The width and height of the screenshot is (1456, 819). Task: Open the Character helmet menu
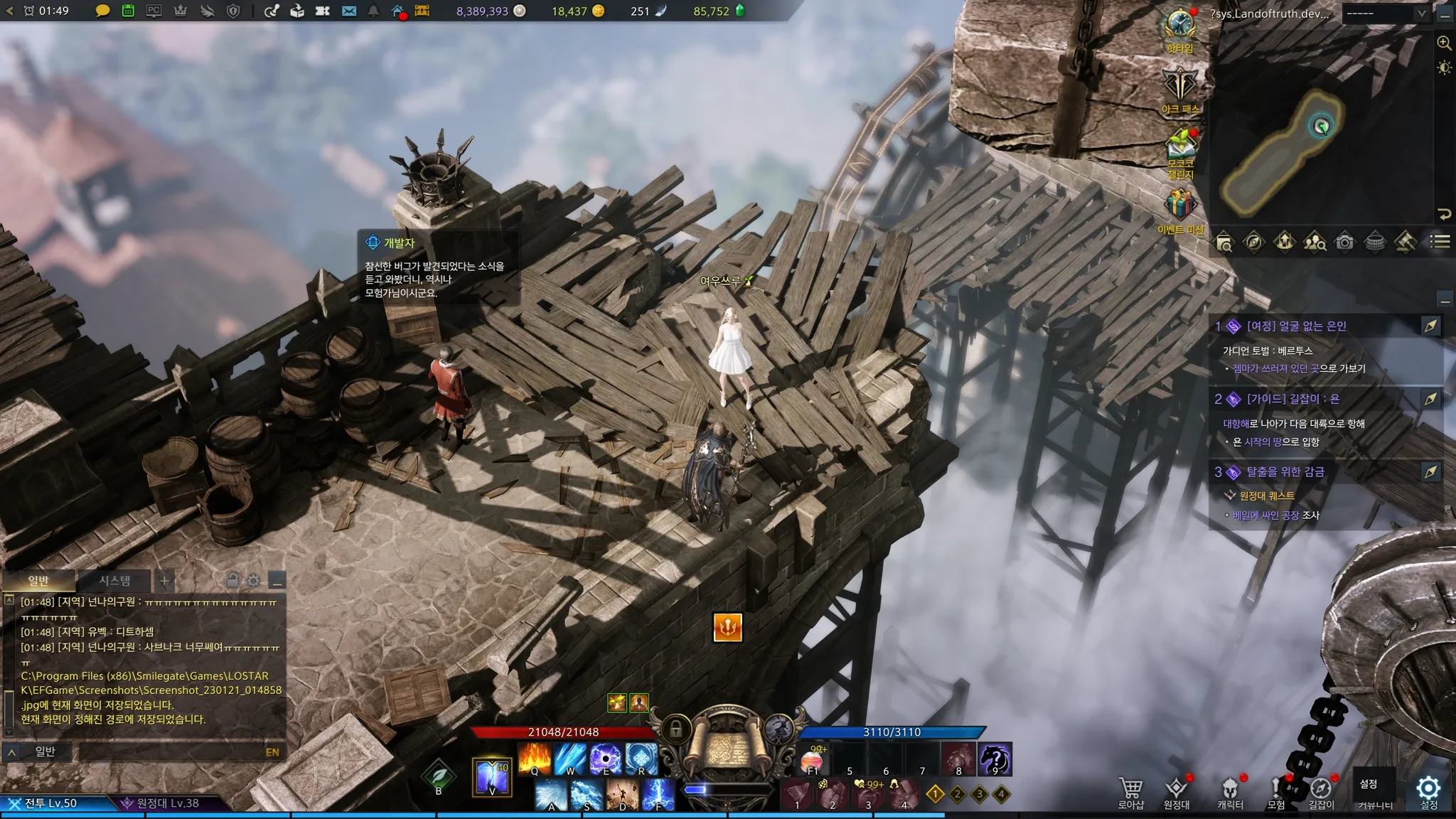tap(1230, 789)
